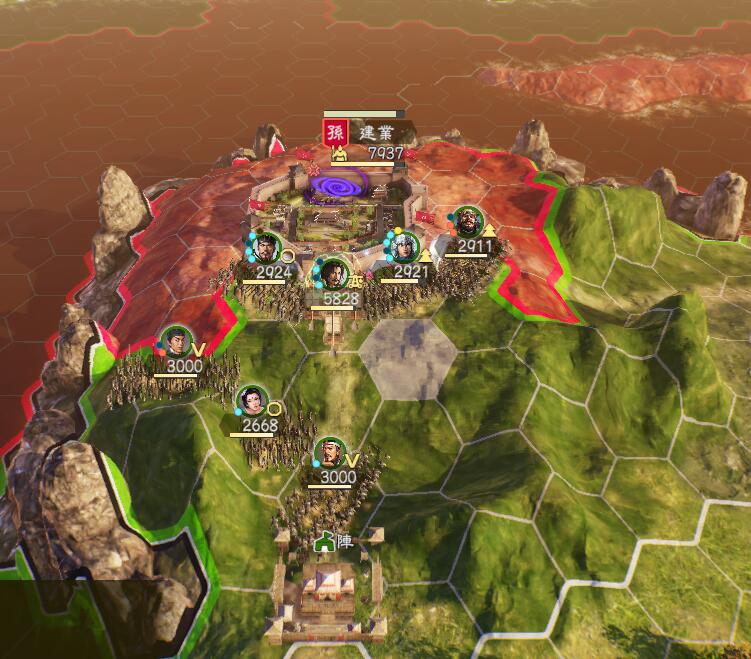Click the 陣 camp marker
Screen dimensions: 751x659
click(x=336, y=541)
